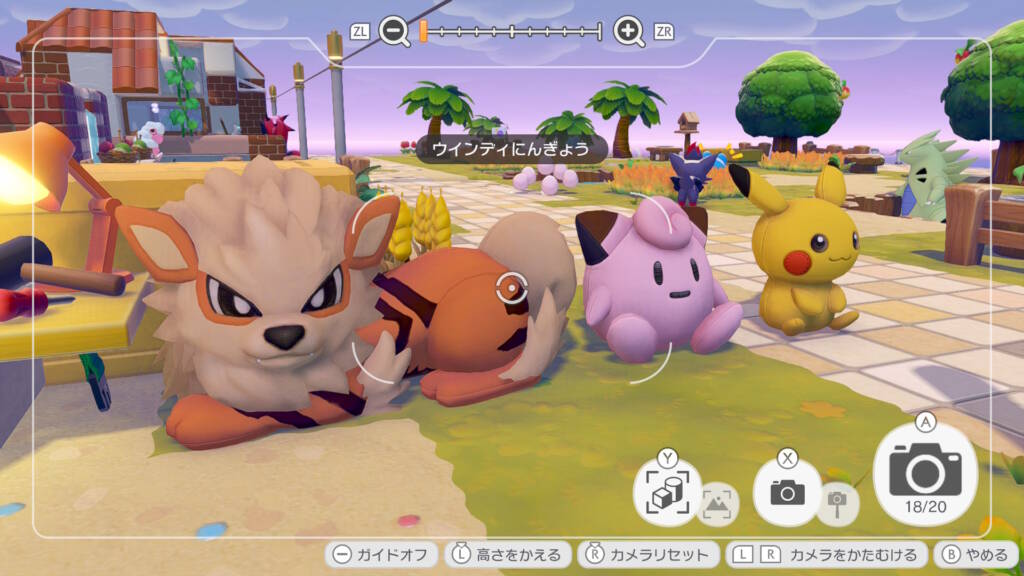This screenshot has width=1024, height=576.
Task: Click the カメラリセット camera reset button
Action: (649, 554)
